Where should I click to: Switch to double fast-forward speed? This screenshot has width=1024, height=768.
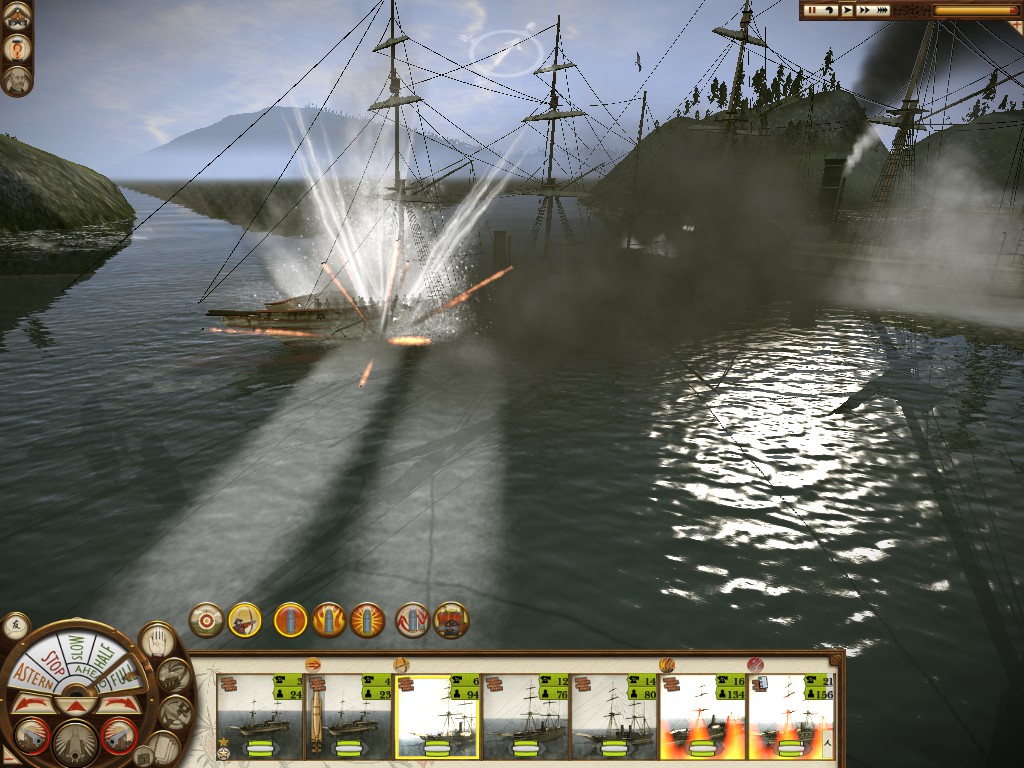864,10
